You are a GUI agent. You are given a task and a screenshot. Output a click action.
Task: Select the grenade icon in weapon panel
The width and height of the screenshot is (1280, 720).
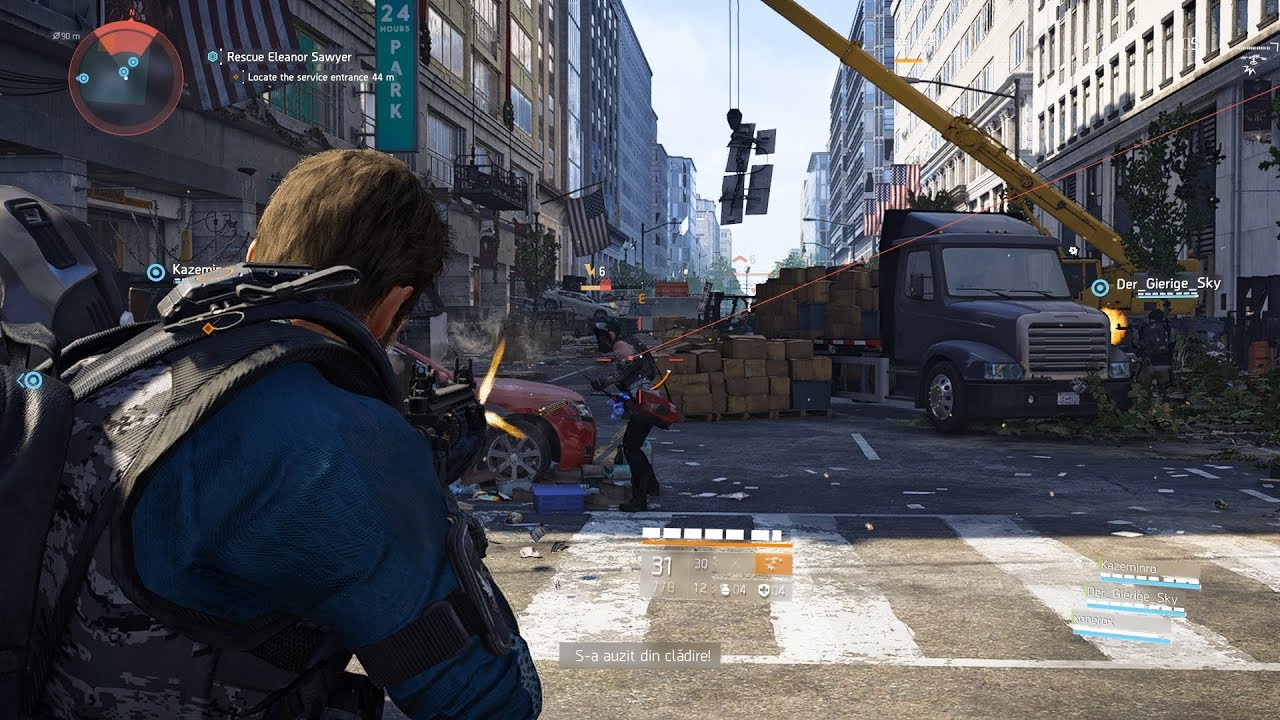726,589
